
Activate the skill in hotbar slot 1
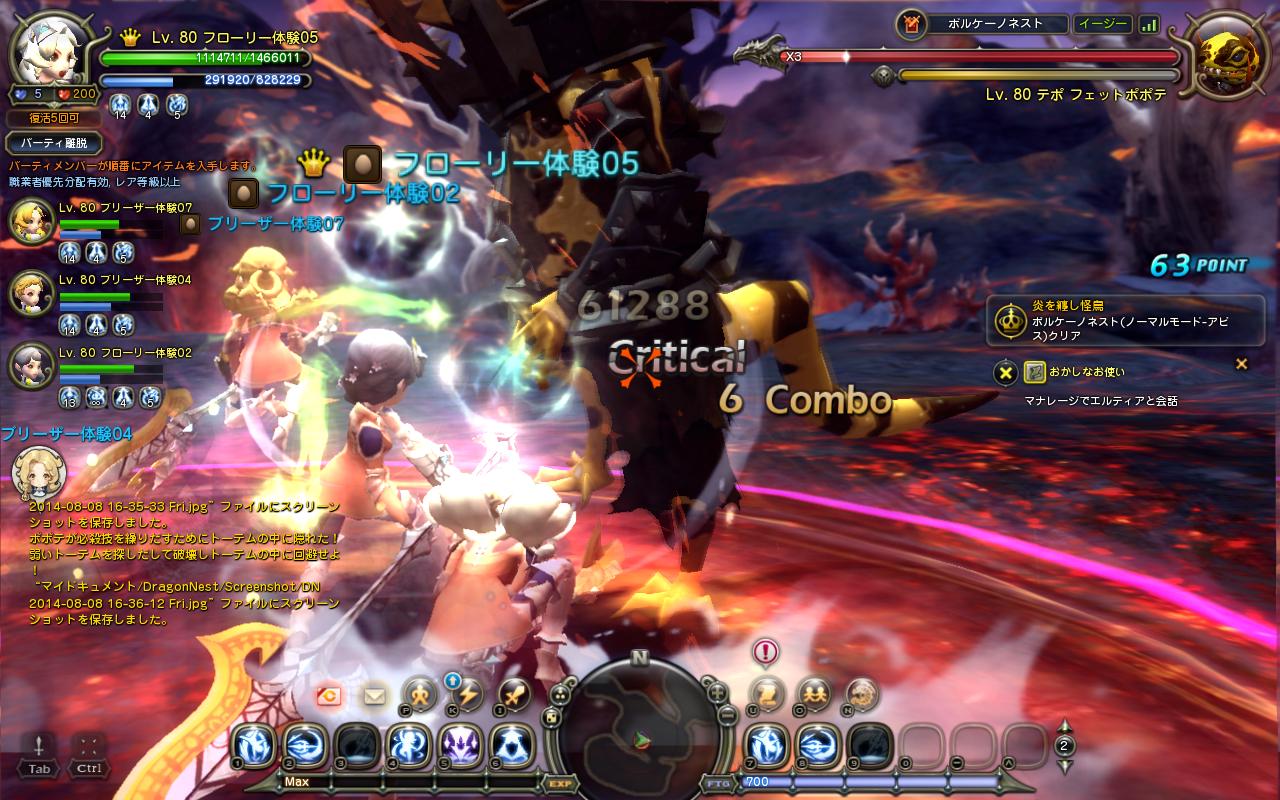pos(254,746)
